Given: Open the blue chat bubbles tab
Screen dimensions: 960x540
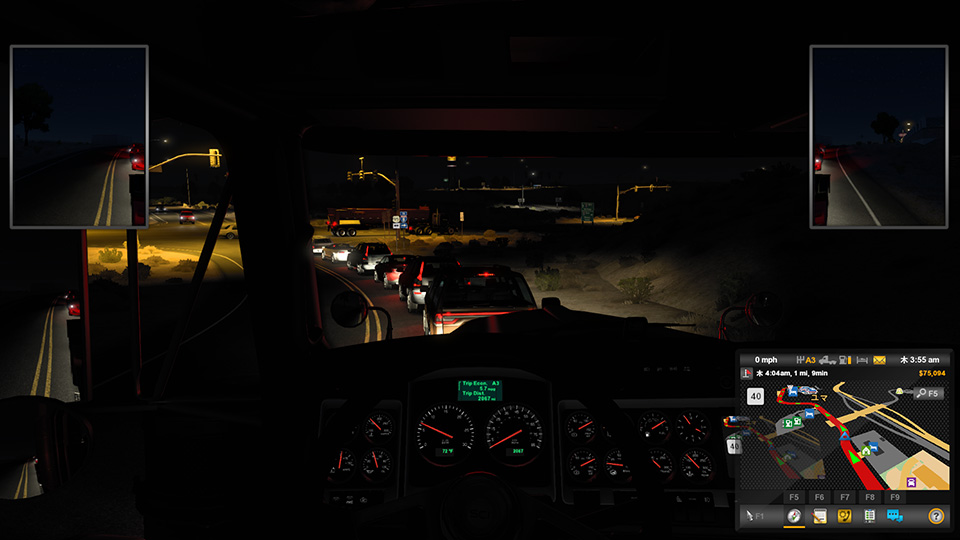Looking at the screenshot, I should (894, 516).
